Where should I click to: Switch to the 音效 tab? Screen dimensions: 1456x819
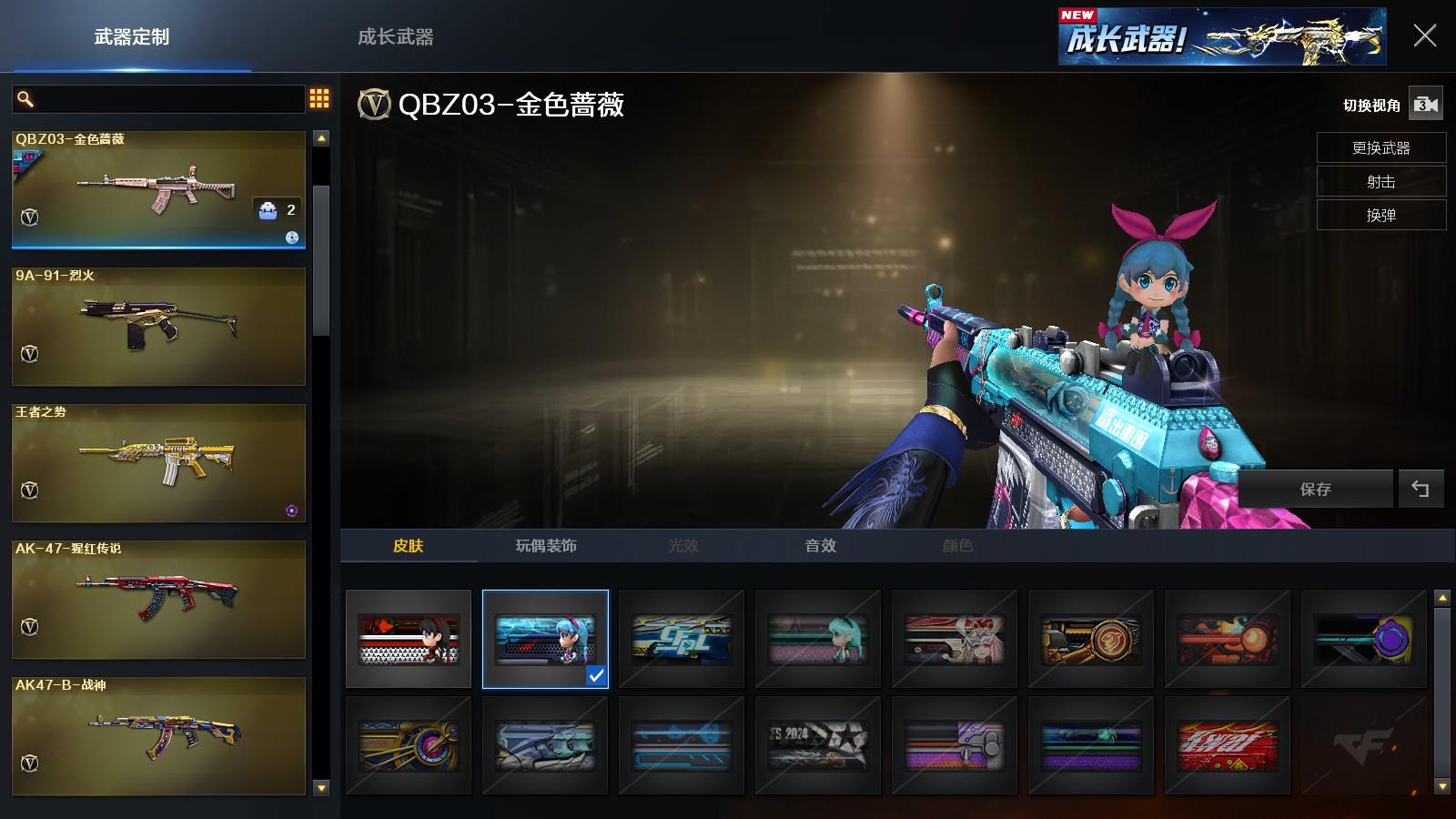(x=820, y=545)
